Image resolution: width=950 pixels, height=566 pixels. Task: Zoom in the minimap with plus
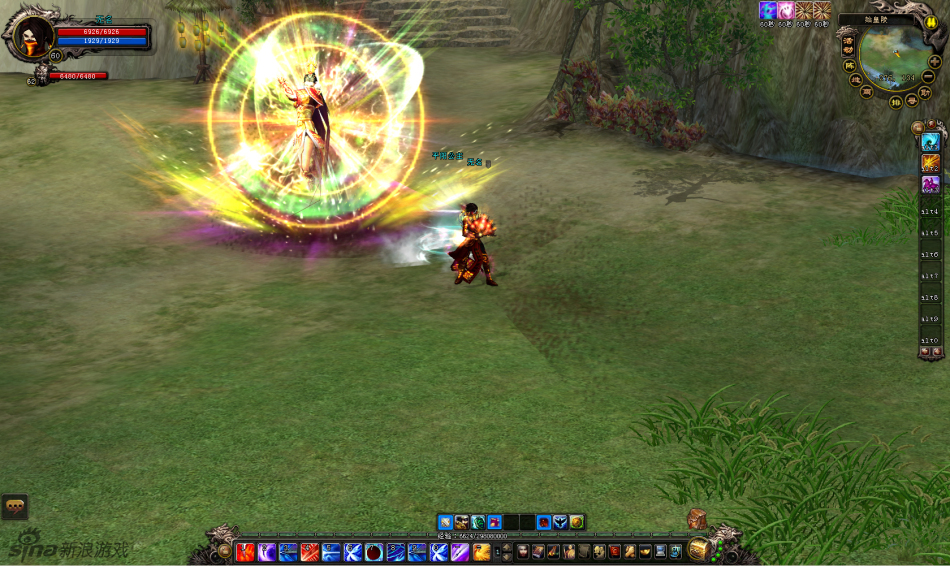[934, 61]
